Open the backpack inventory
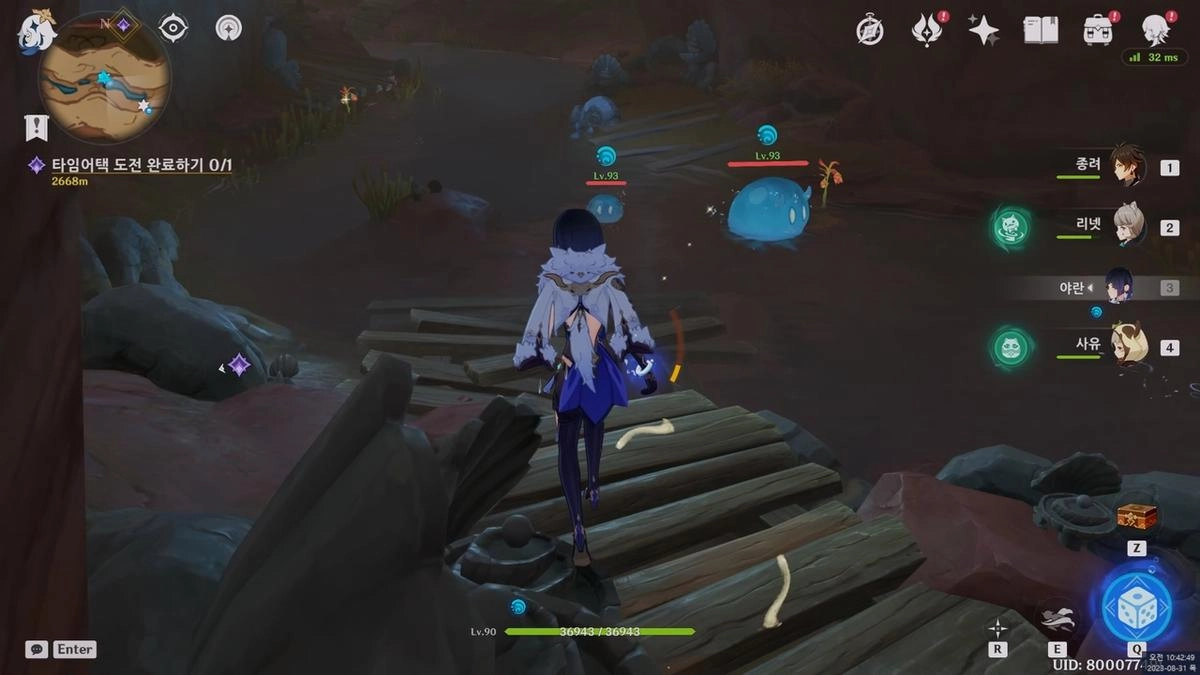Screen dimensions: 1200x675 tap(1098, 30)
